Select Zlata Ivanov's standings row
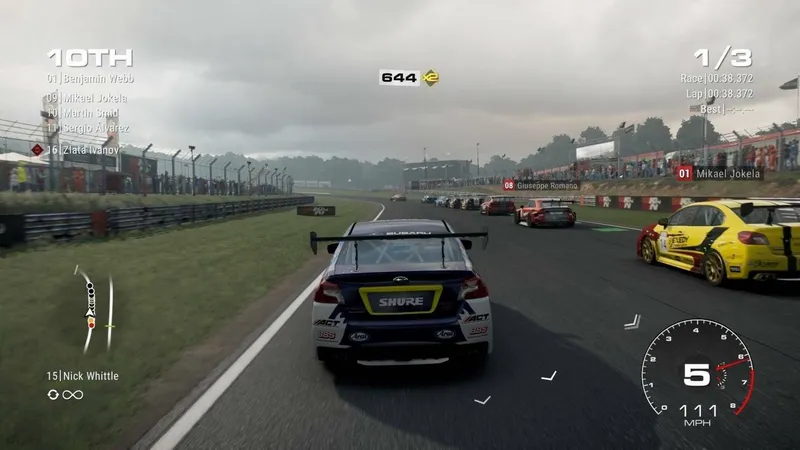 (x=88, y=150)
